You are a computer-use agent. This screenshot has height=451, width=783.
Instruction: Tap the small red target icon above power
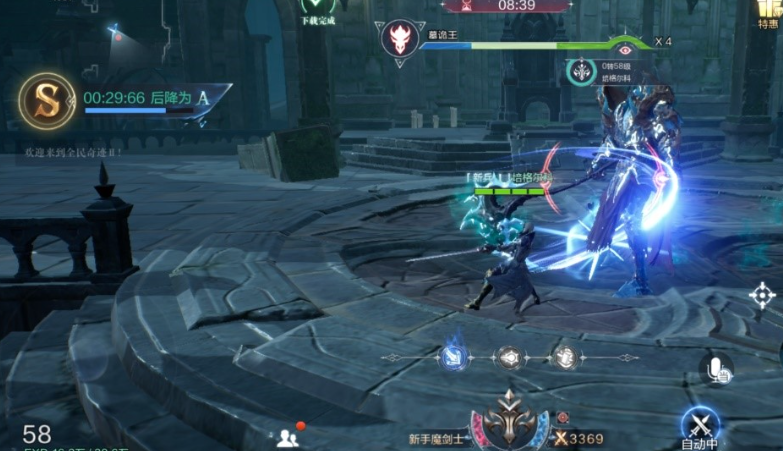click(562, 417)
